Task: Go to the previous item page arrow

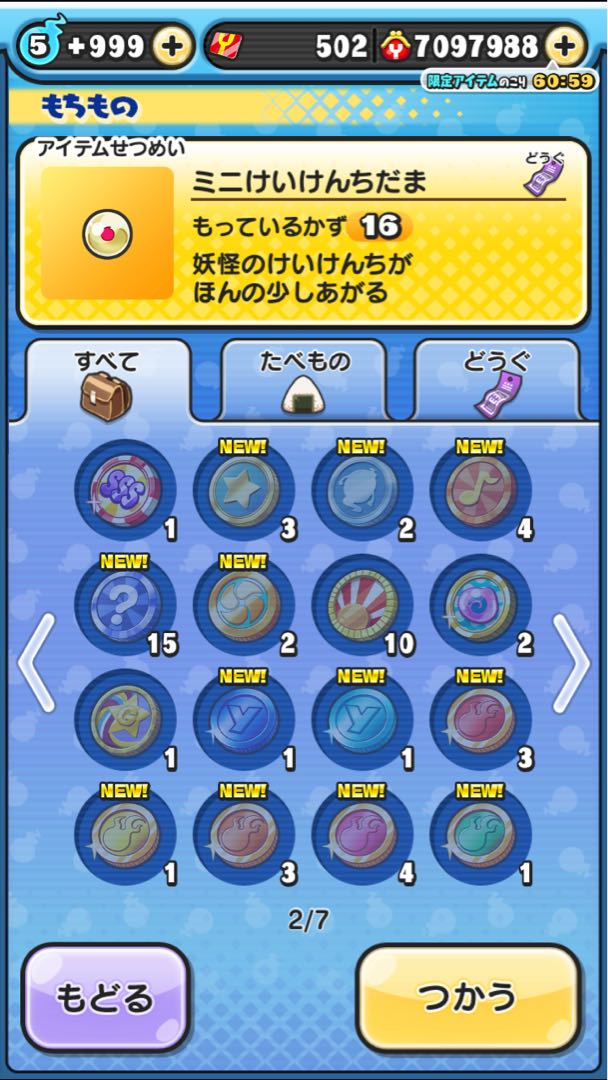Action: tap(36, 662)
